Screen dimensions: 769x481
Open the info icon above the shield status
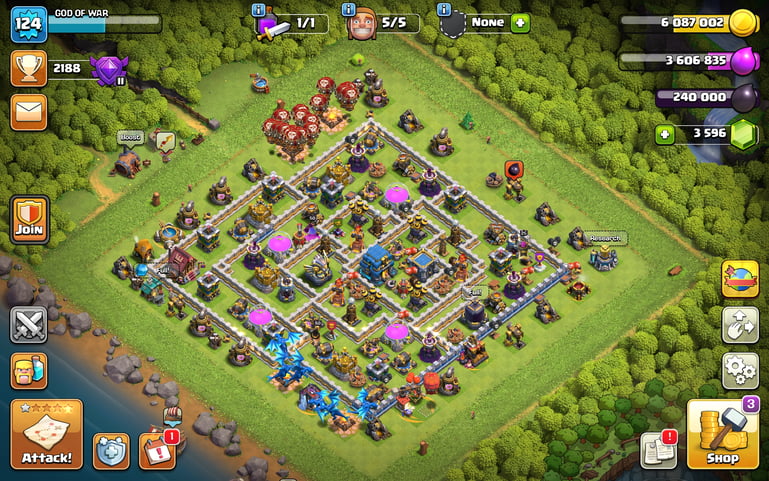pyautogui.click(x=444, y=9)
